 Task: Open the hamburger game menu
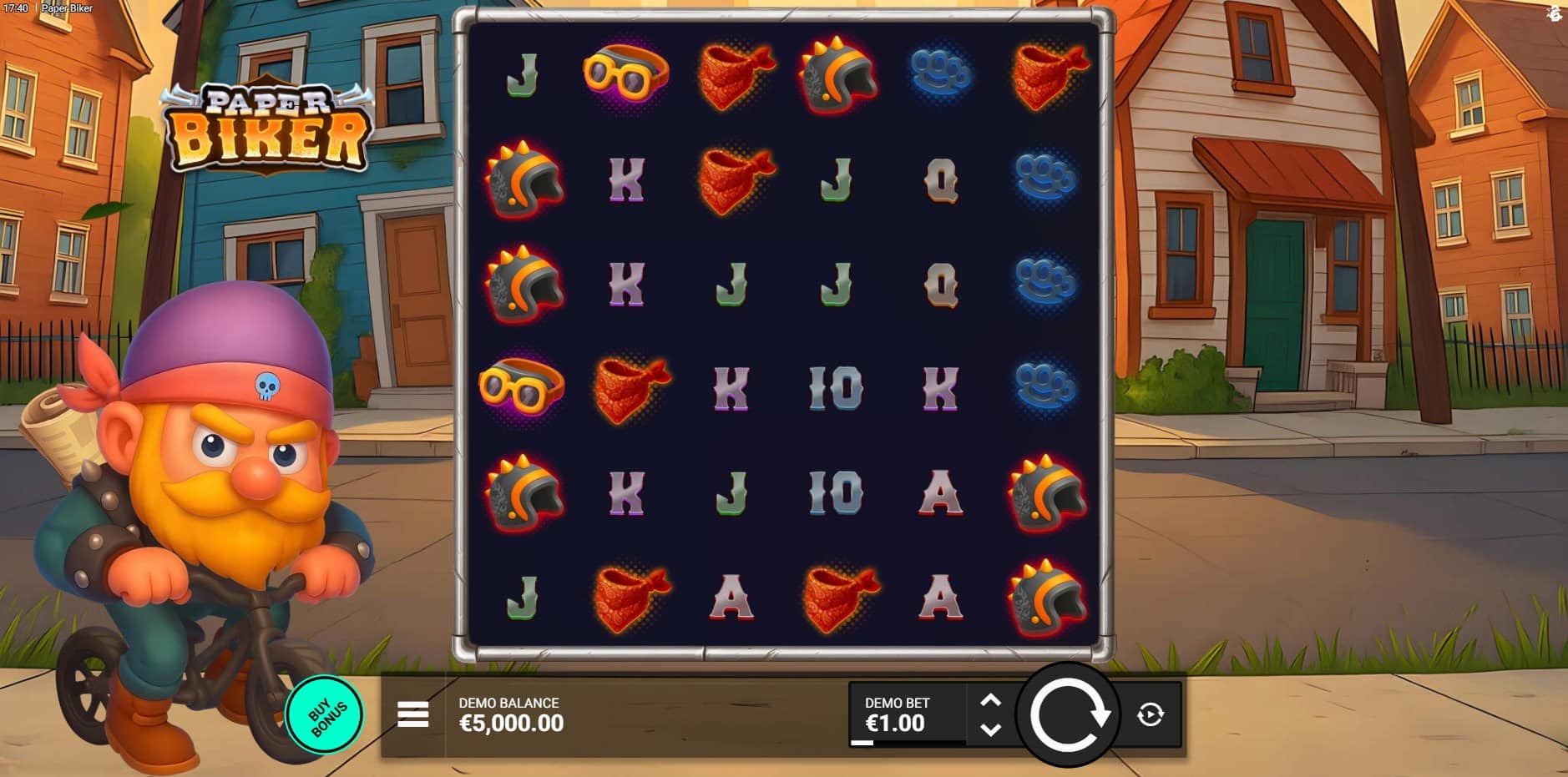tap(413, 714)
